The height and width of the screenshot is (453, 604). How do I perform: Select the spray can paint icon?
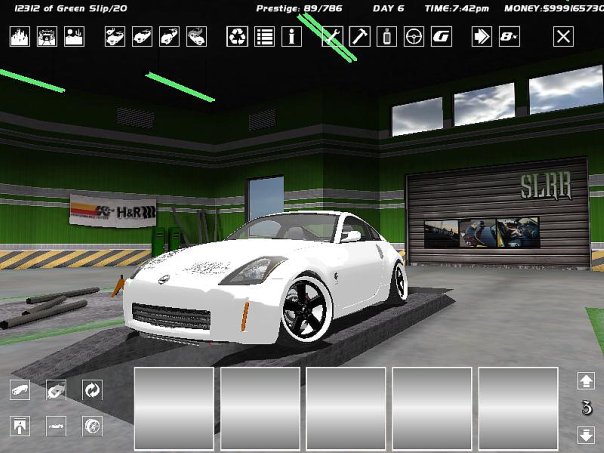(x=386, y=38)
